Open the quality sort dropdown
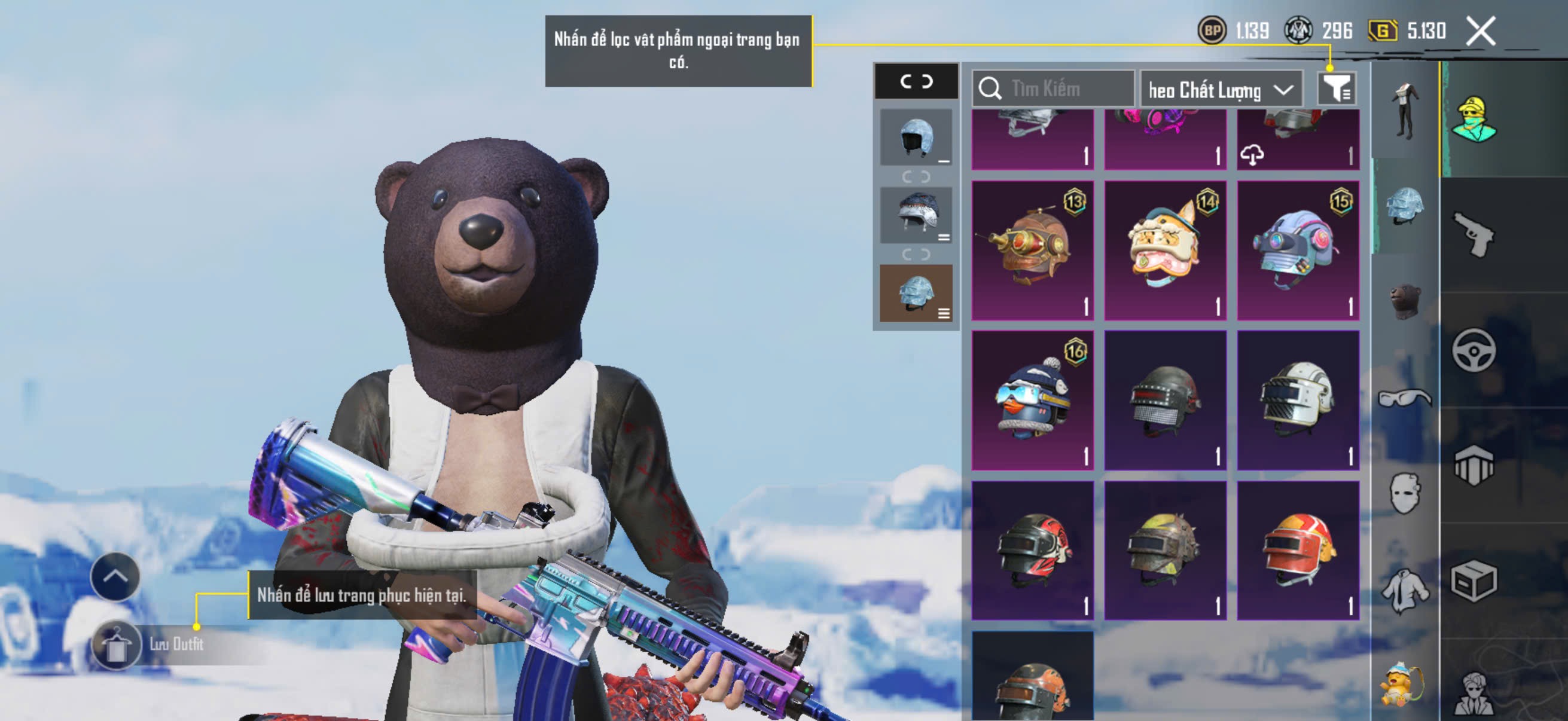 [1221, 90]
